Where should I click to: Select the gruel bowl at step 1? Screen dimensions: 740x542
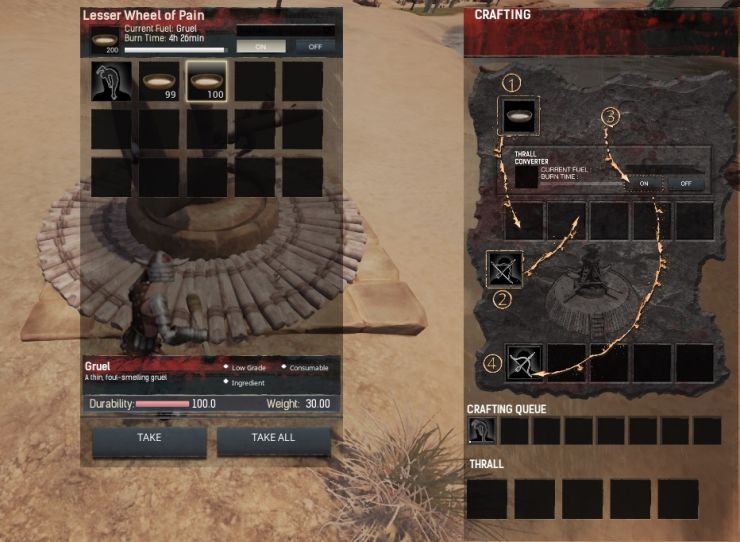pyautogui.click(x=520, y=116)
